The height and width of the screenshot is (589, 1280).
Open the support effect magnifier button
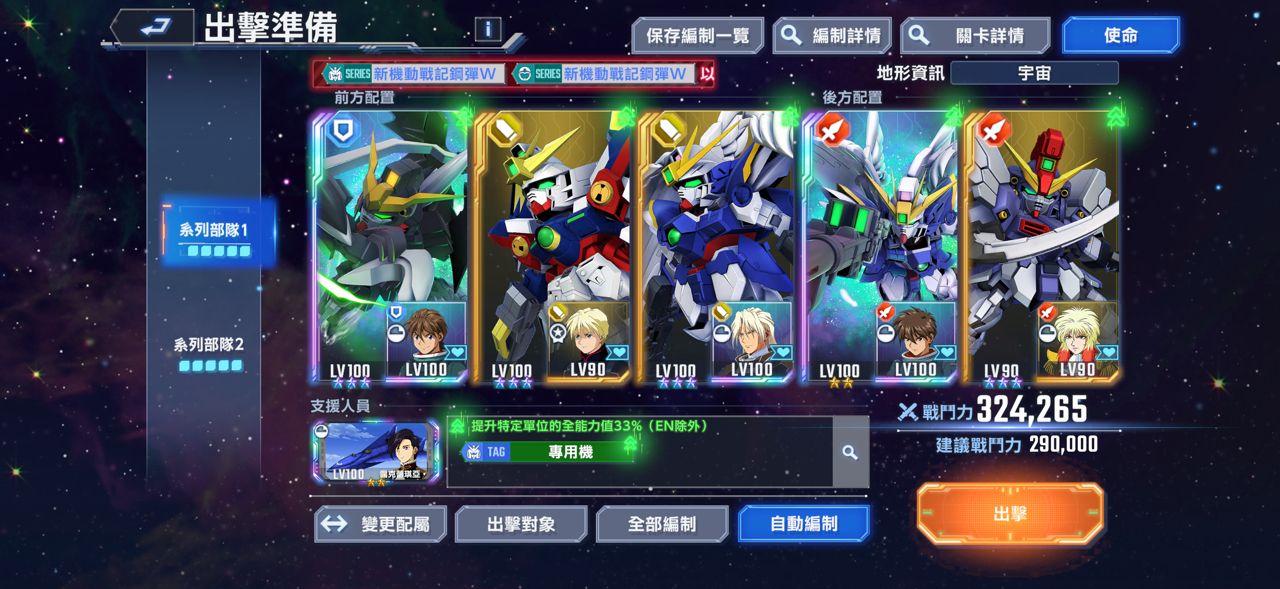[850, 453]
